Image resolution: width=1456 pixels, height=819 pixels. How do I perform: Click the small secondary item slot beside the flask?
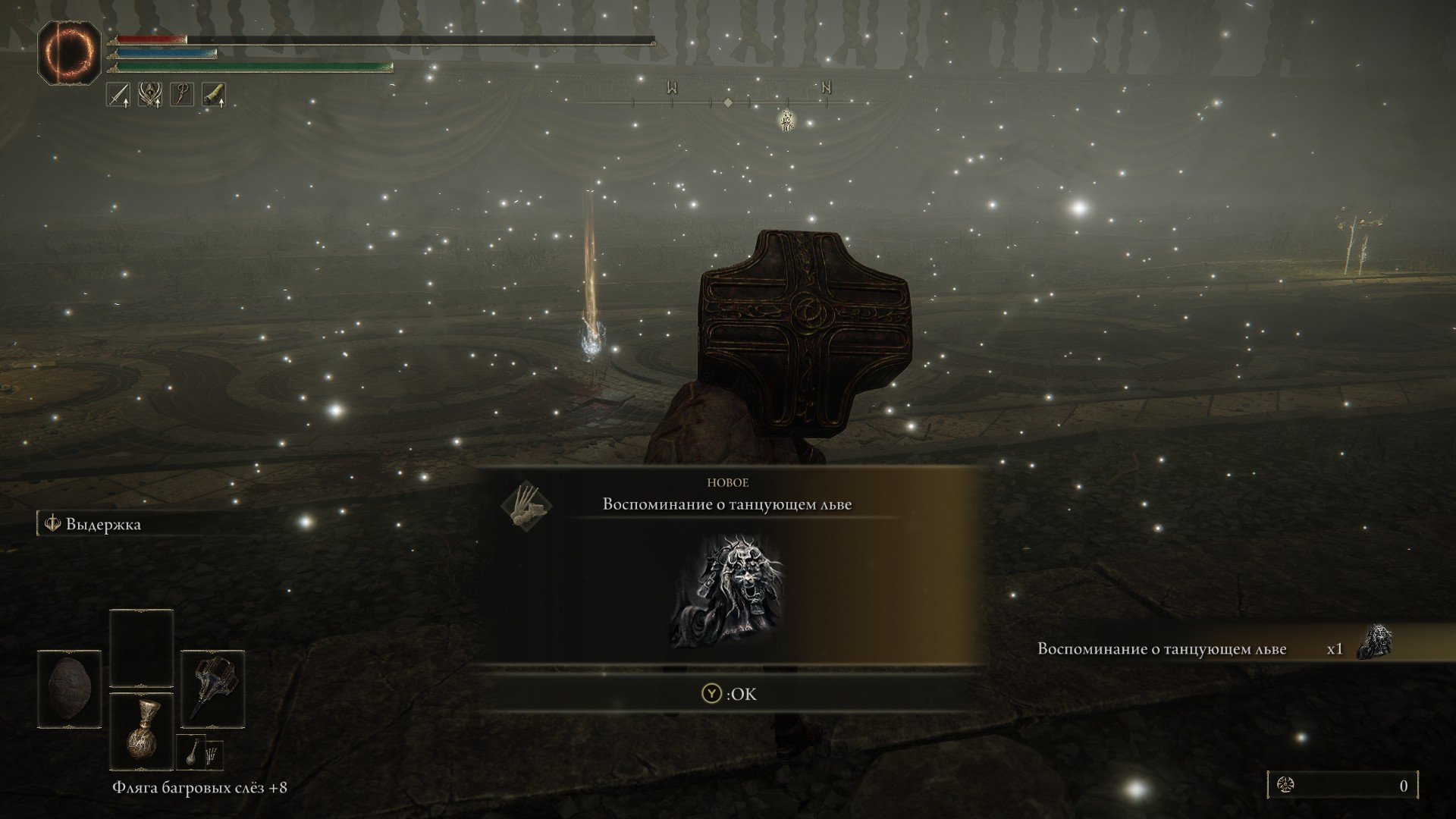[192, 753]
